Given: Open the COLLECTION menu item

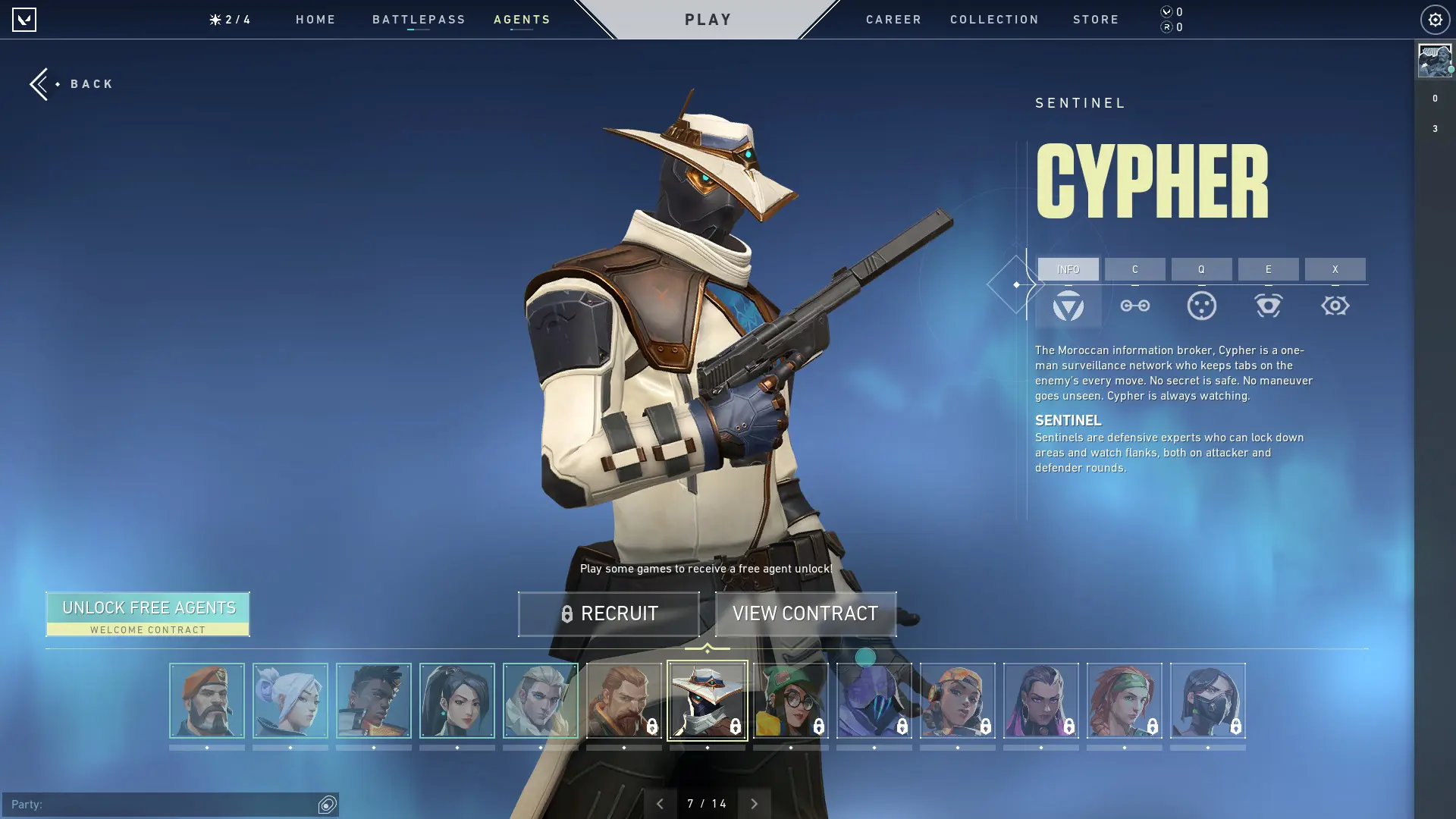Looking at the screenshot, I should (x=994, y=20).
